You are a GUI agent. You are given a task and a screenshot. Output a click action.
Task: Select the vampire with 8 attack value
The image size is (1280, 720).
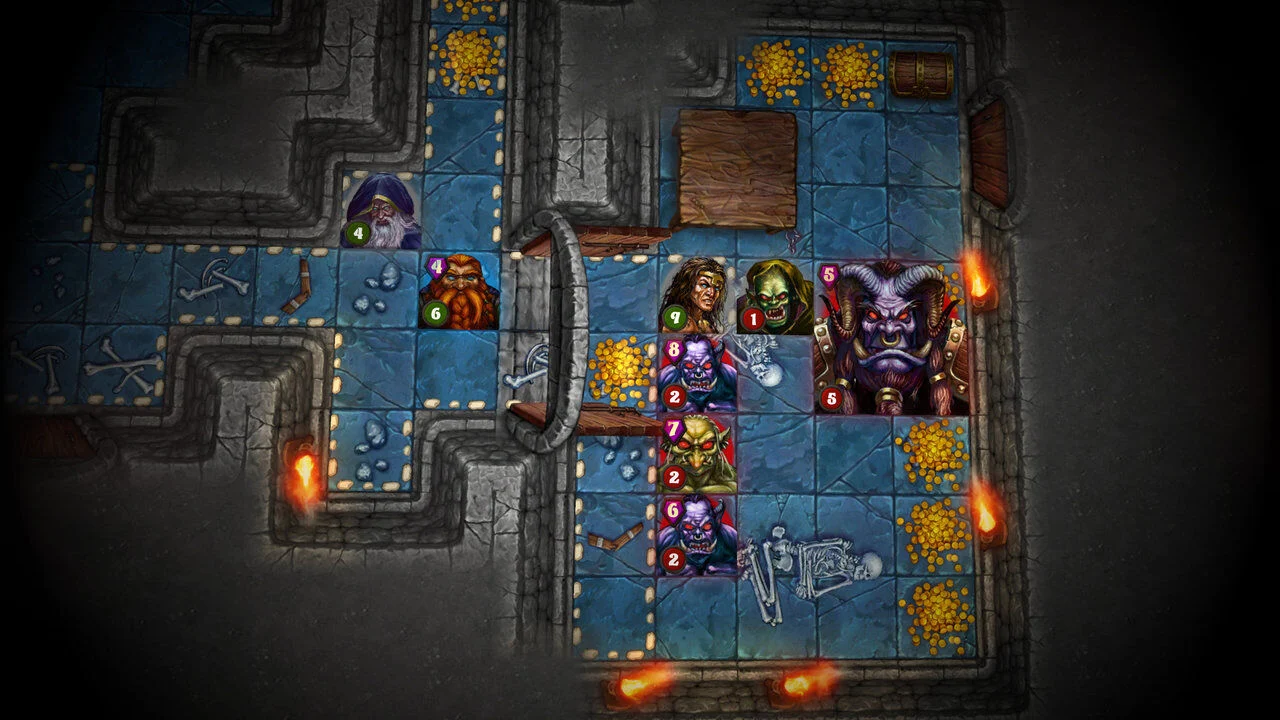(x=700, y=375)
